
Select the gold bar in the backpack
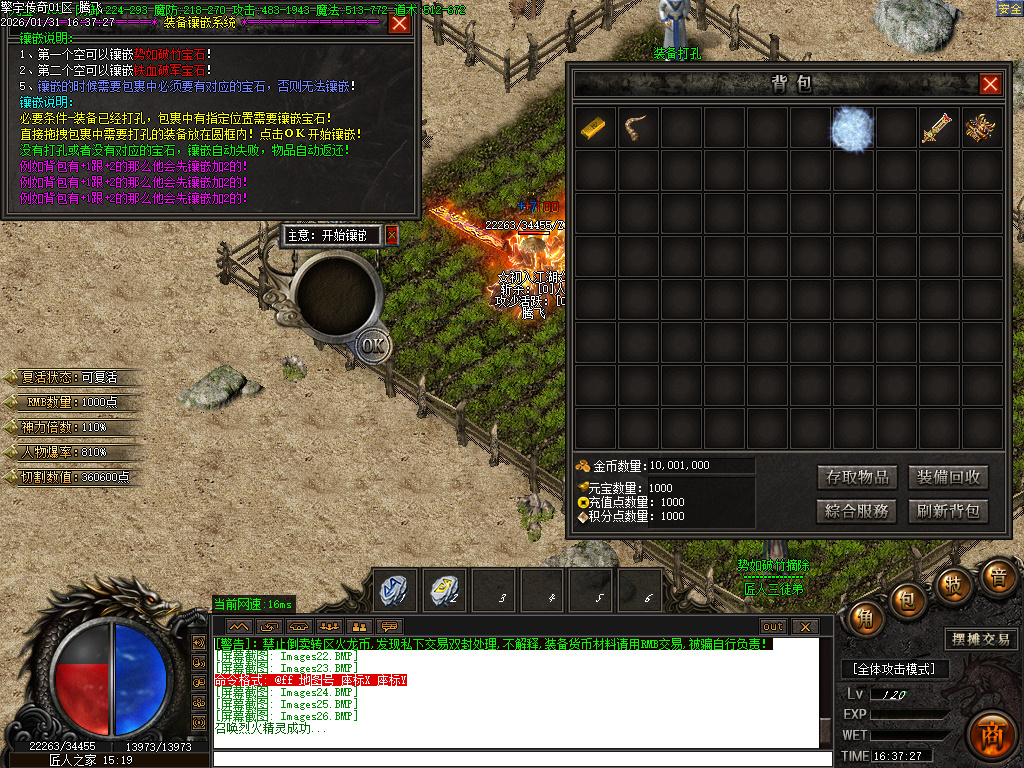(595, 128)
